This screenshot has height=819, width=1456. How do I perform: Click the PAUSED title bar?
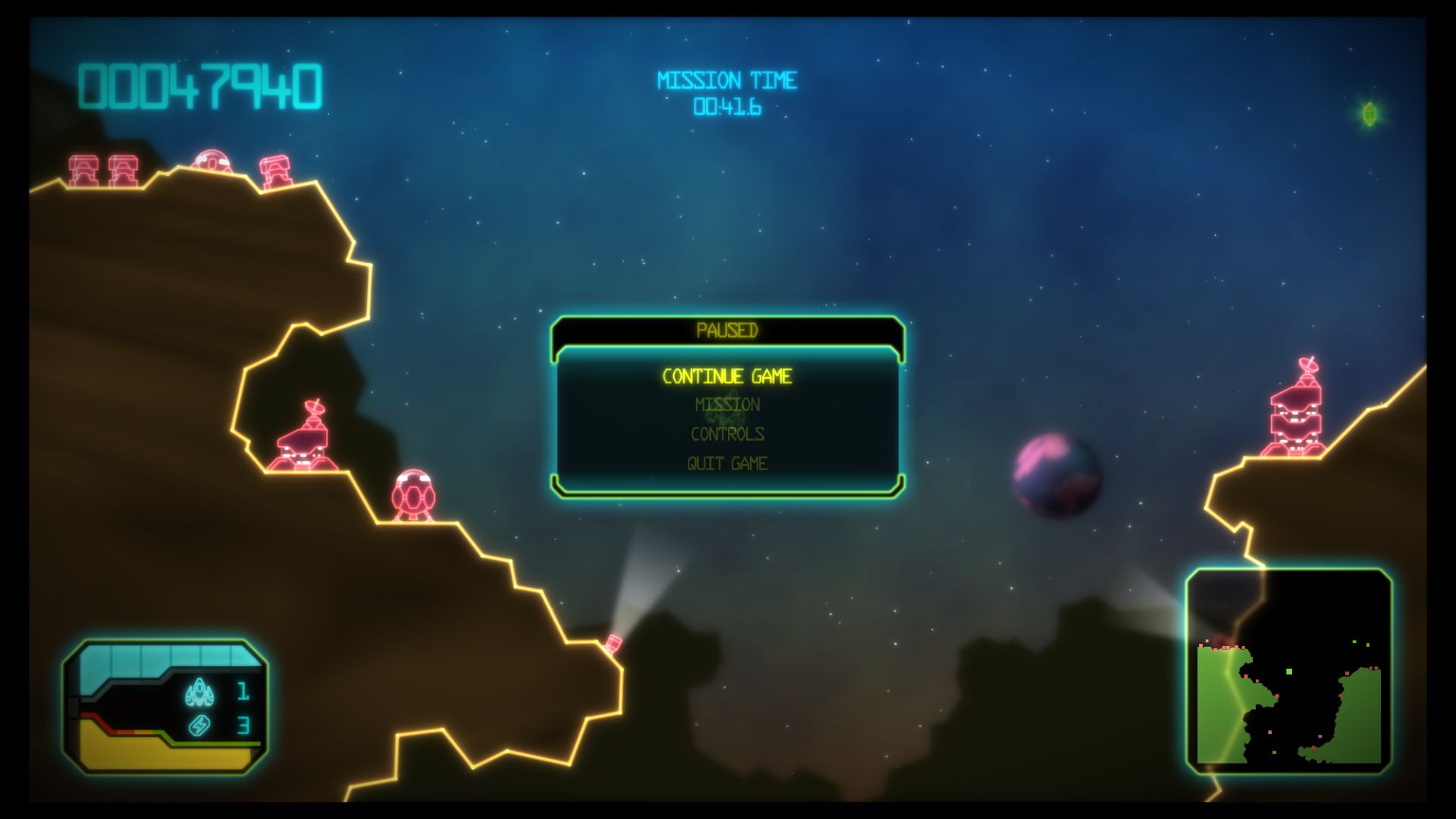point(726,329)
